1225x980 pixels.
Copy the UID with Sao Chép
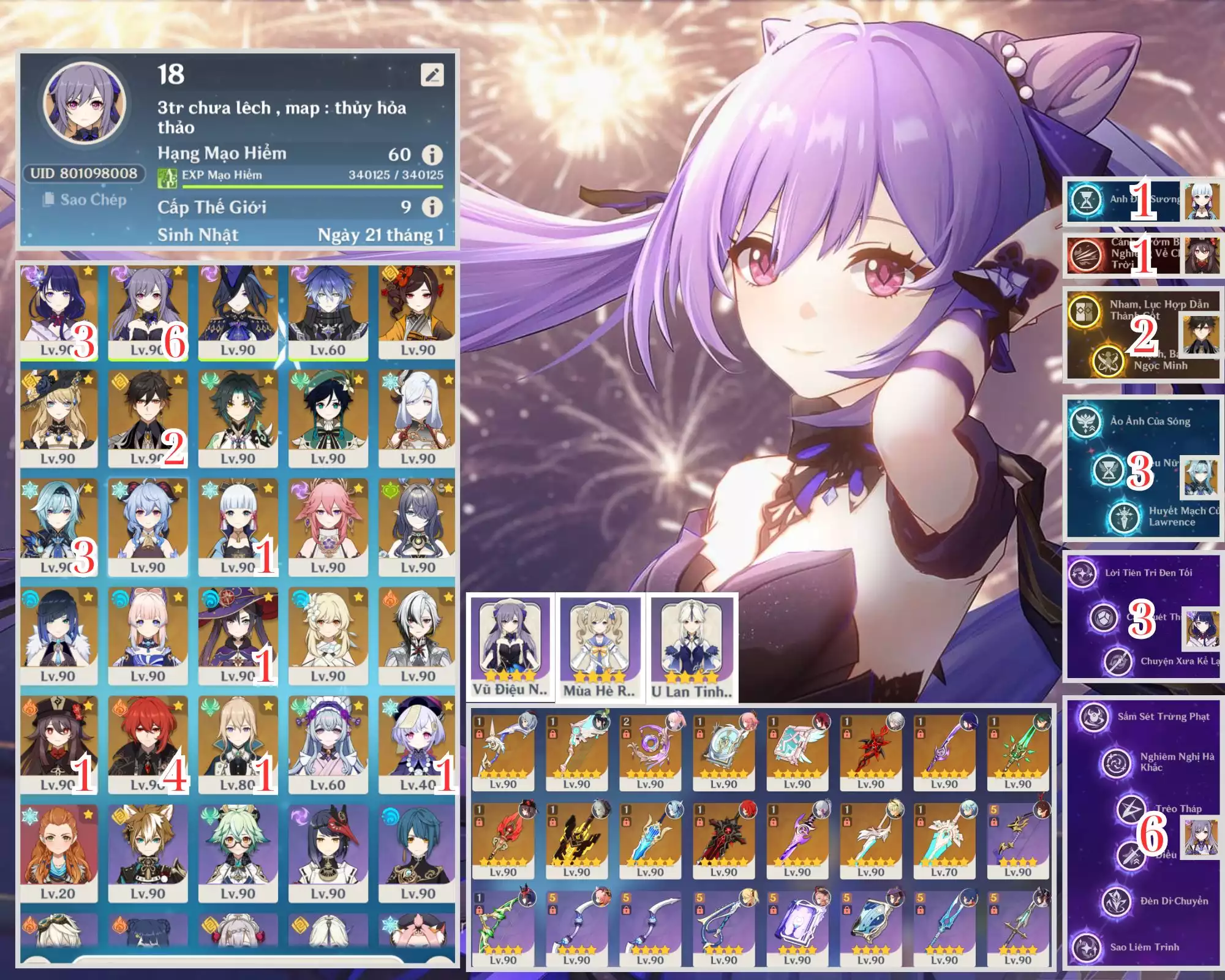86,200
